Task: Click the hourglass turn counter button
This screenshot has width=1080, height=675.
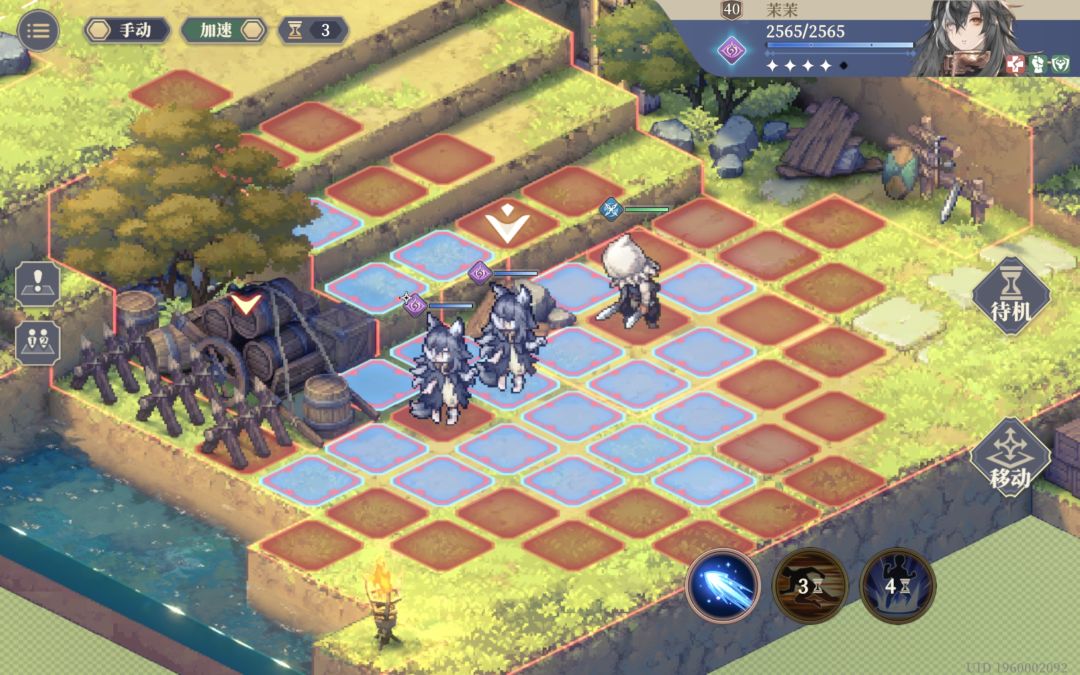Action: coord(313,30)
